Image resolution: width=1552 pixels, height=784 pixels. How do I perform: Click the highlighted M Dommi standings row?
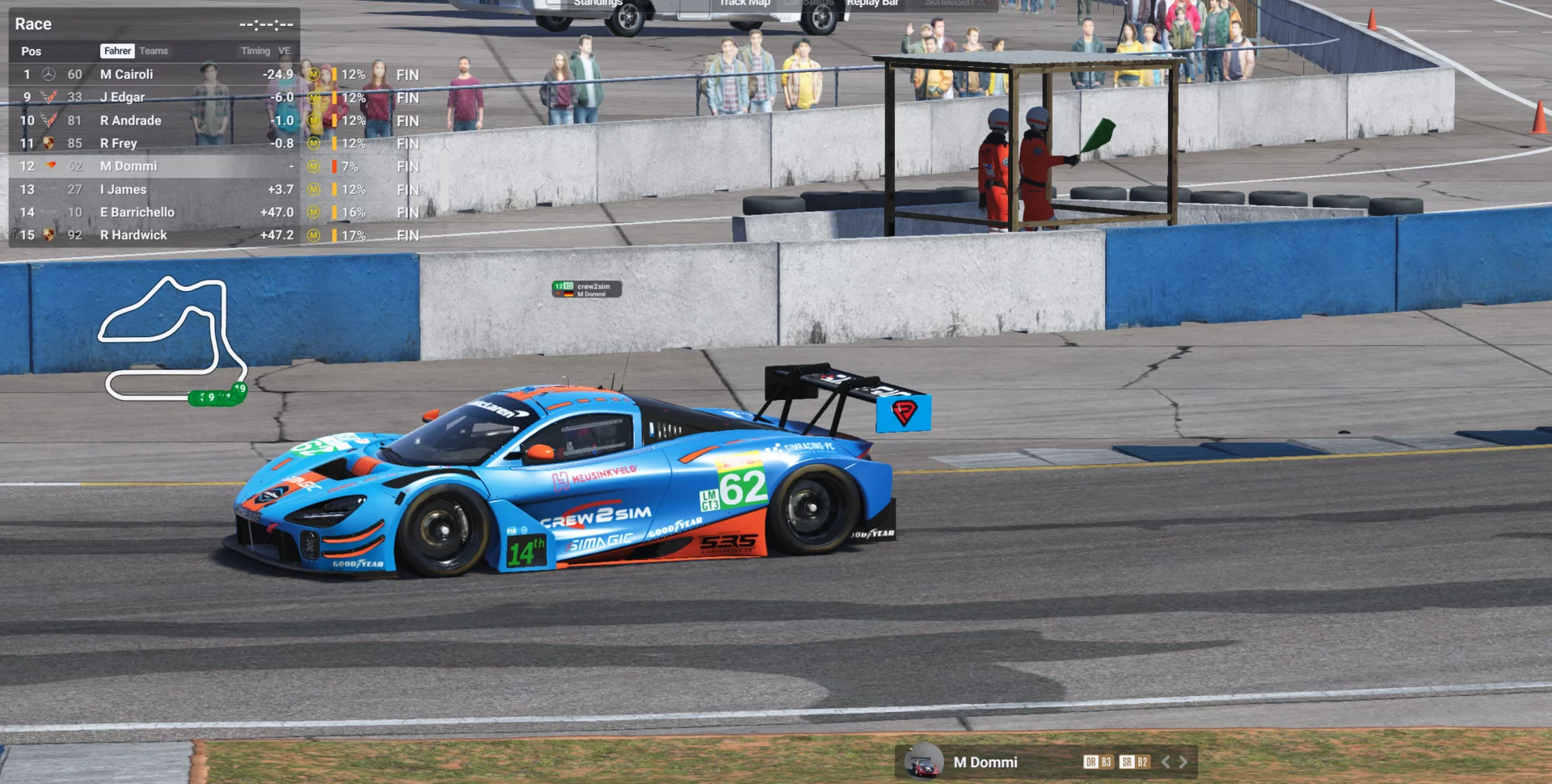click(x=129, y=166)
